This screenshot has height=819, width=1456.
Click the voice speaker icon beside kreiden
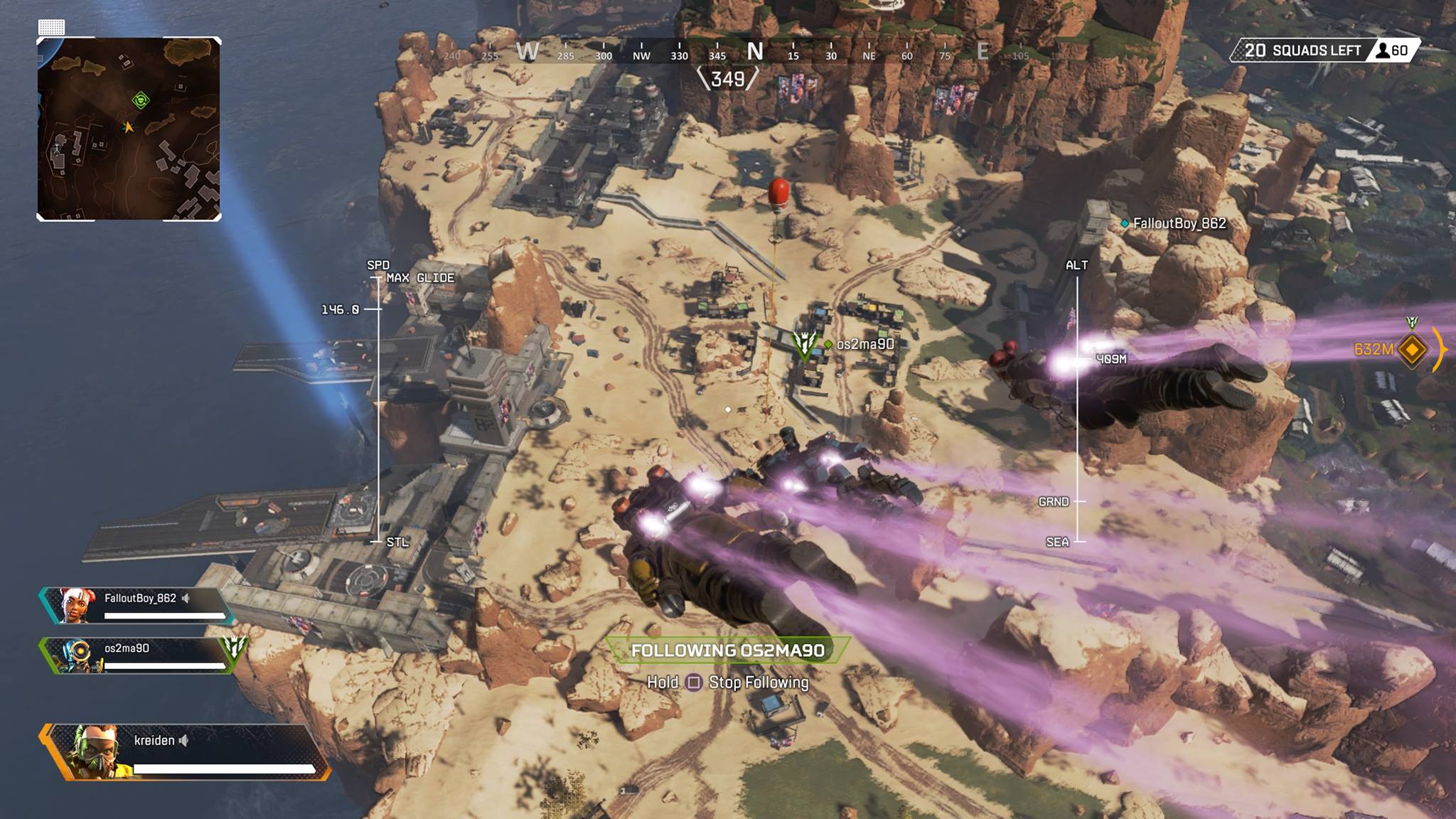pos(184,741)
